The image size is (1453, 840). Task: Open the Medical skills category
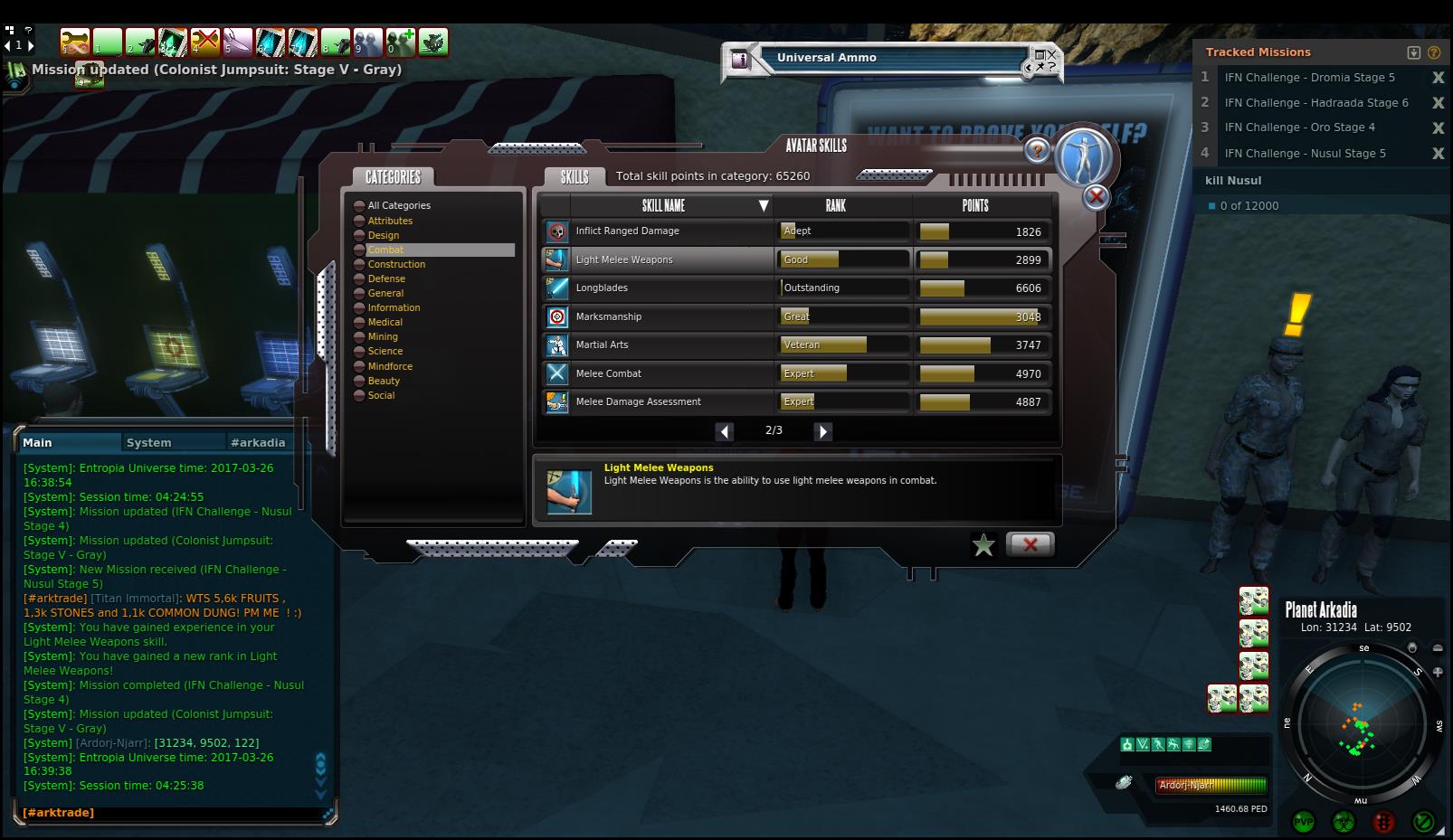tap(385, 322)
